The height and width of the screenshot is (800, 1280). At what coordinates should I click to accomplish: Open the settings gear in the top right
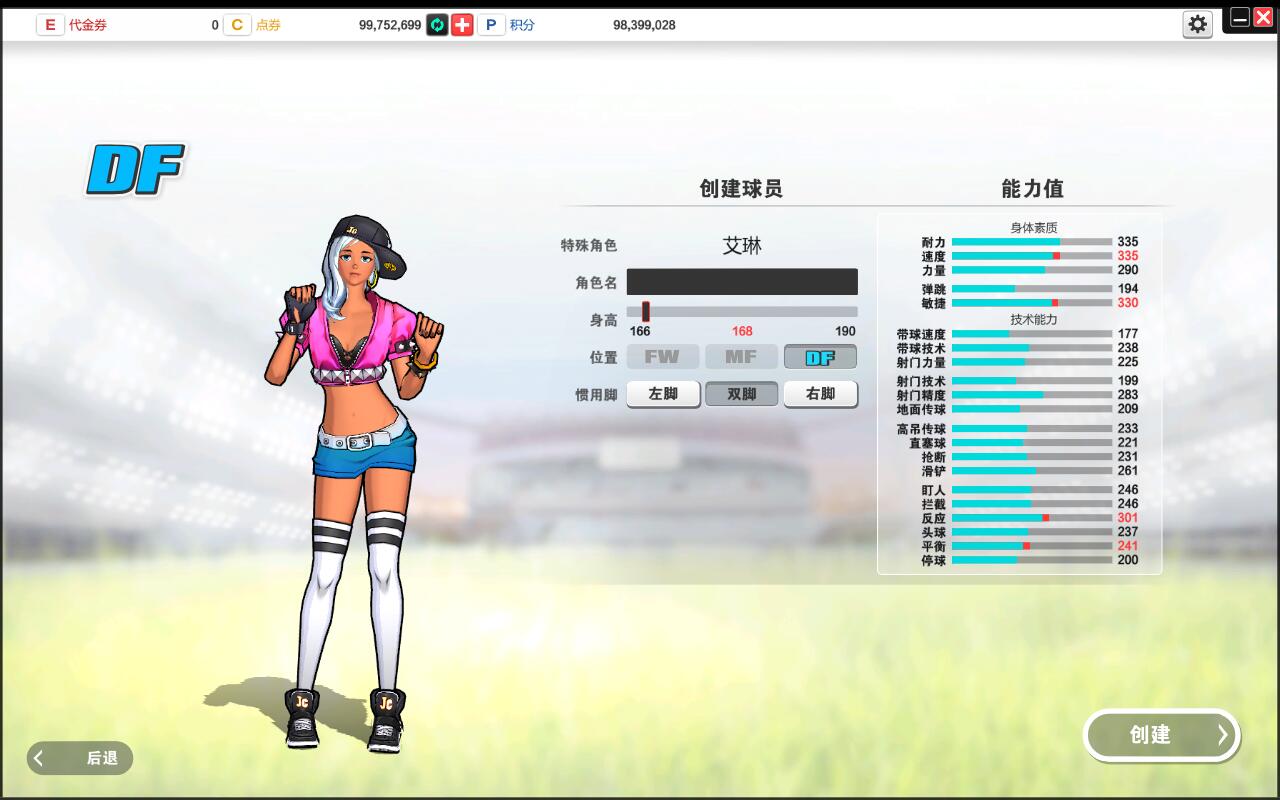pos(1197,24)
